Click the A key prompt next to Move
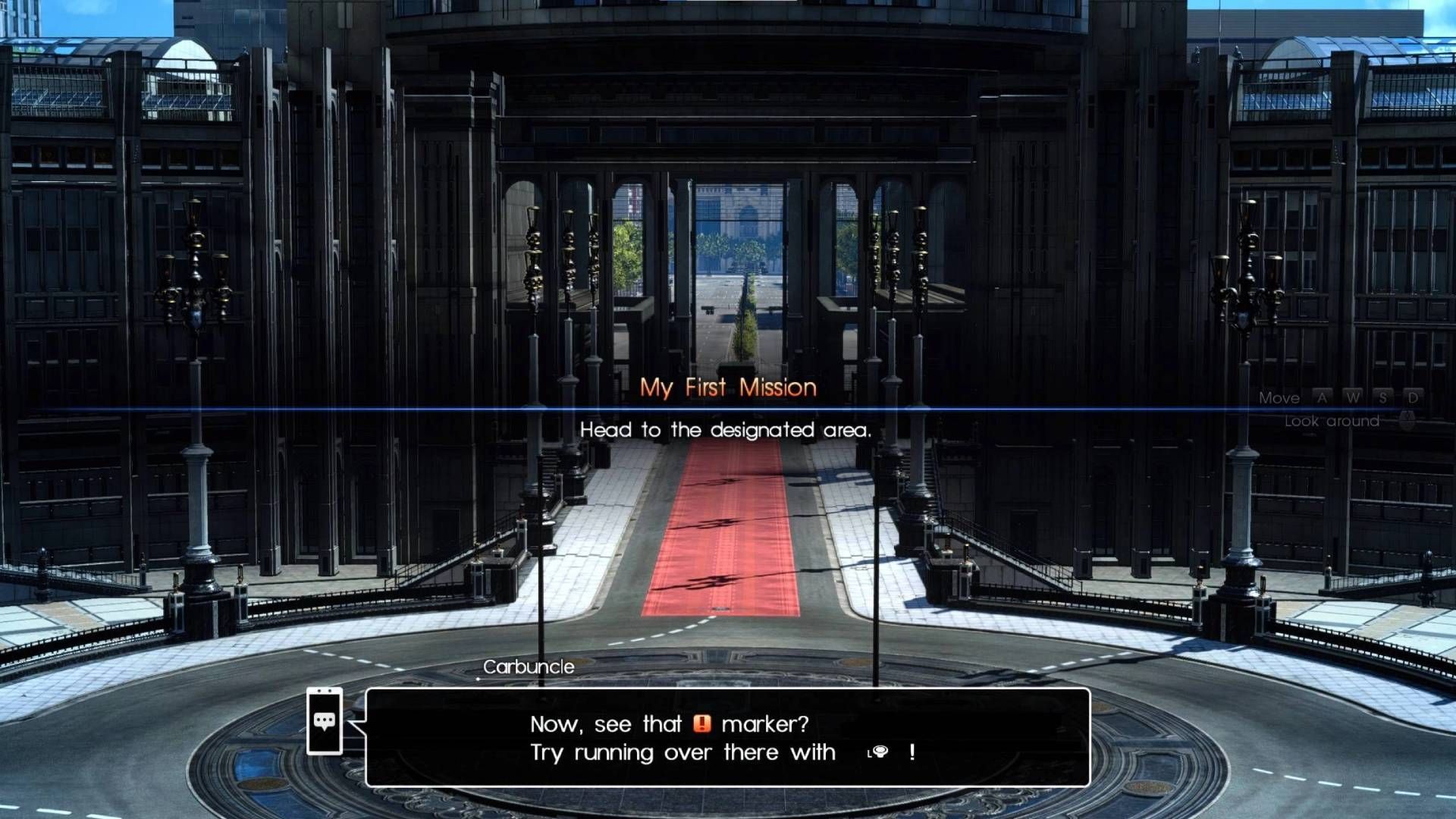Viewport: 1456px width, 819px height. [1322, 397]
